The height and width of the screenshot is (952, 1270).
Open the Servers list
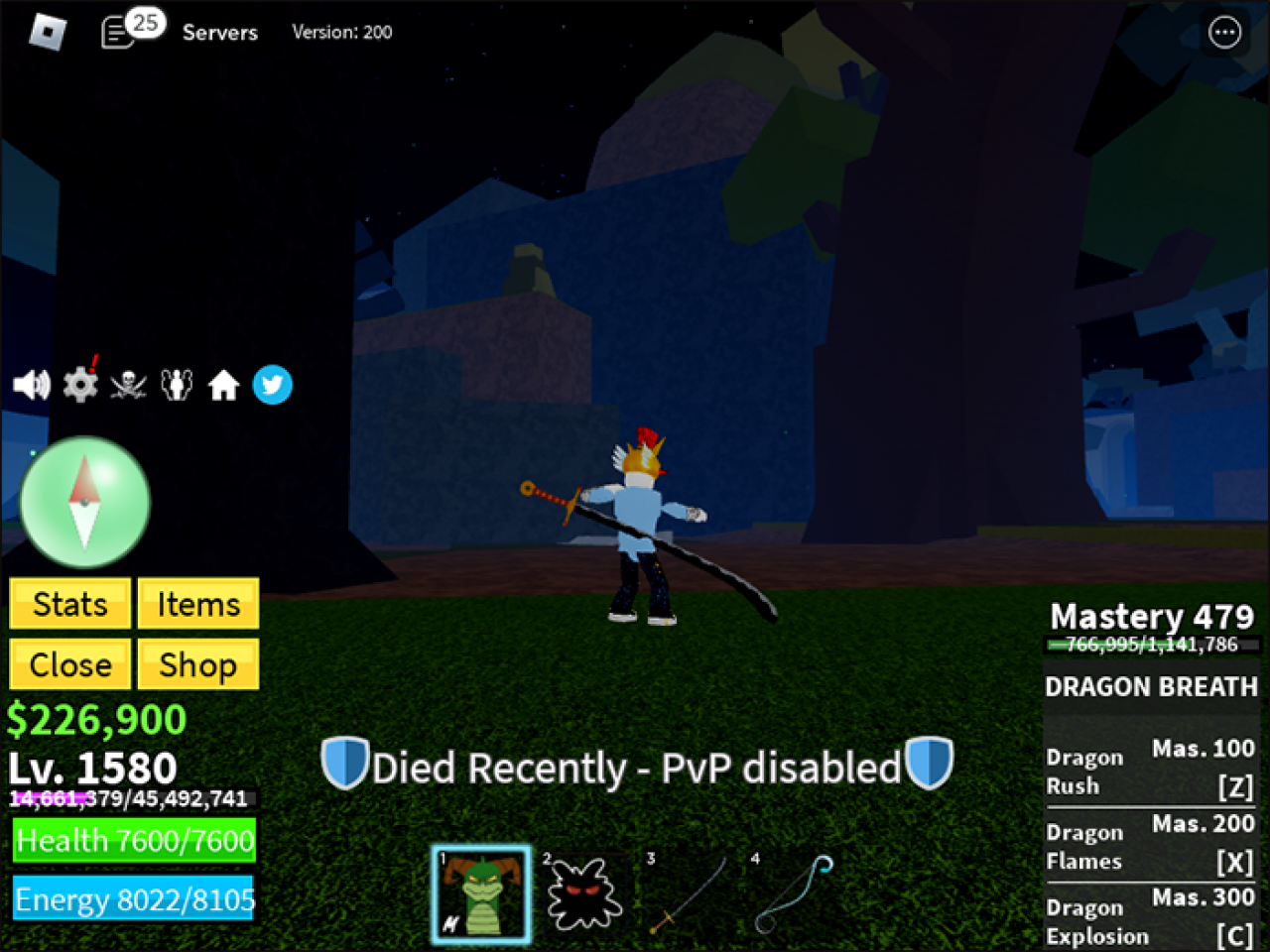point(219,32)
